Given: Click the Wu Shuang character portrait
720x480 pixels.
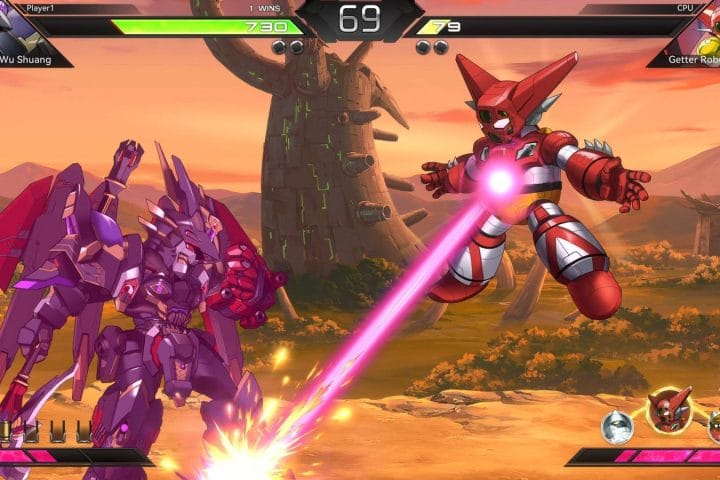Looking at the screenshot, I should (22, 32).
